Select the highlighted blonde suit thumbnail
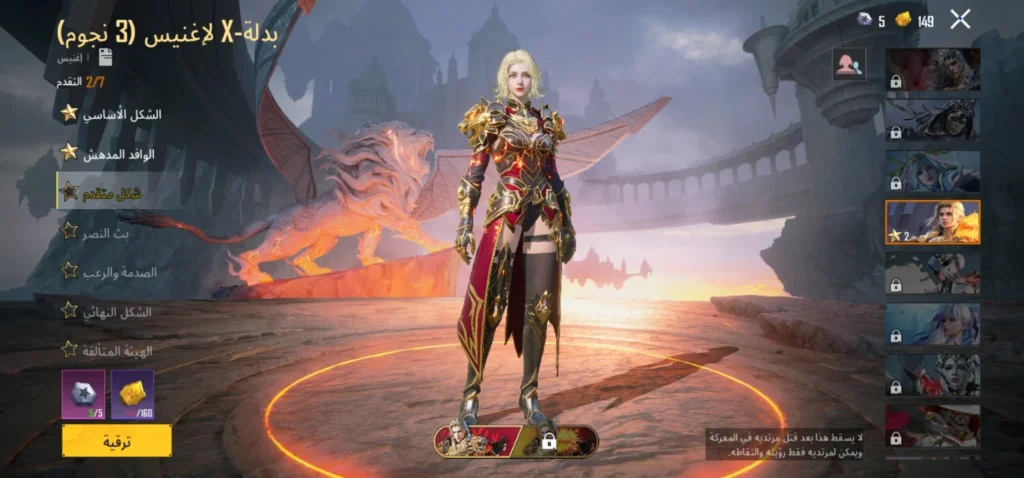The height and width of the screenshot is (478, 1024). click(932, 222)
